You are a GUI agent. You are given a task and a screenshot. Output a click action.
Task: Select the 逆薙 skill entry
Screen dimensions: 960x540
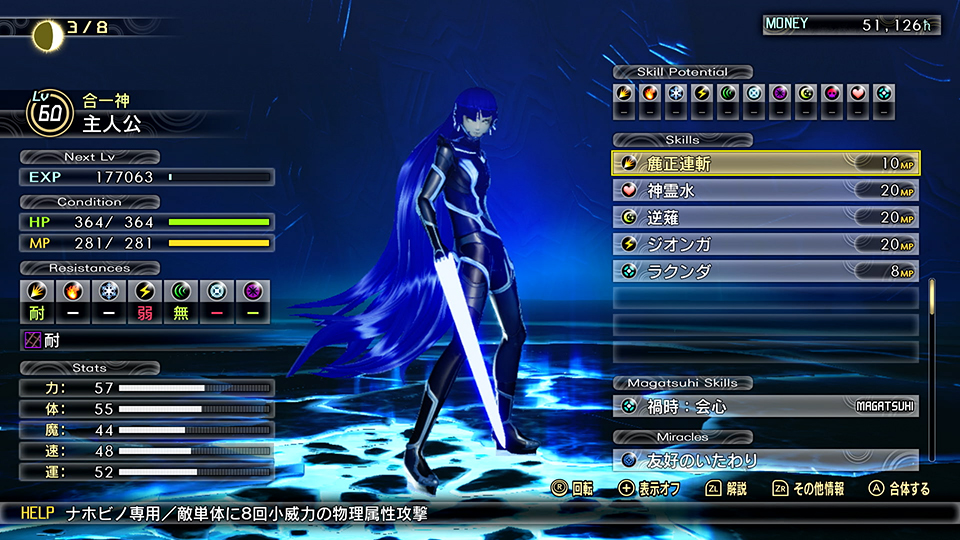(x=765, y=218)
